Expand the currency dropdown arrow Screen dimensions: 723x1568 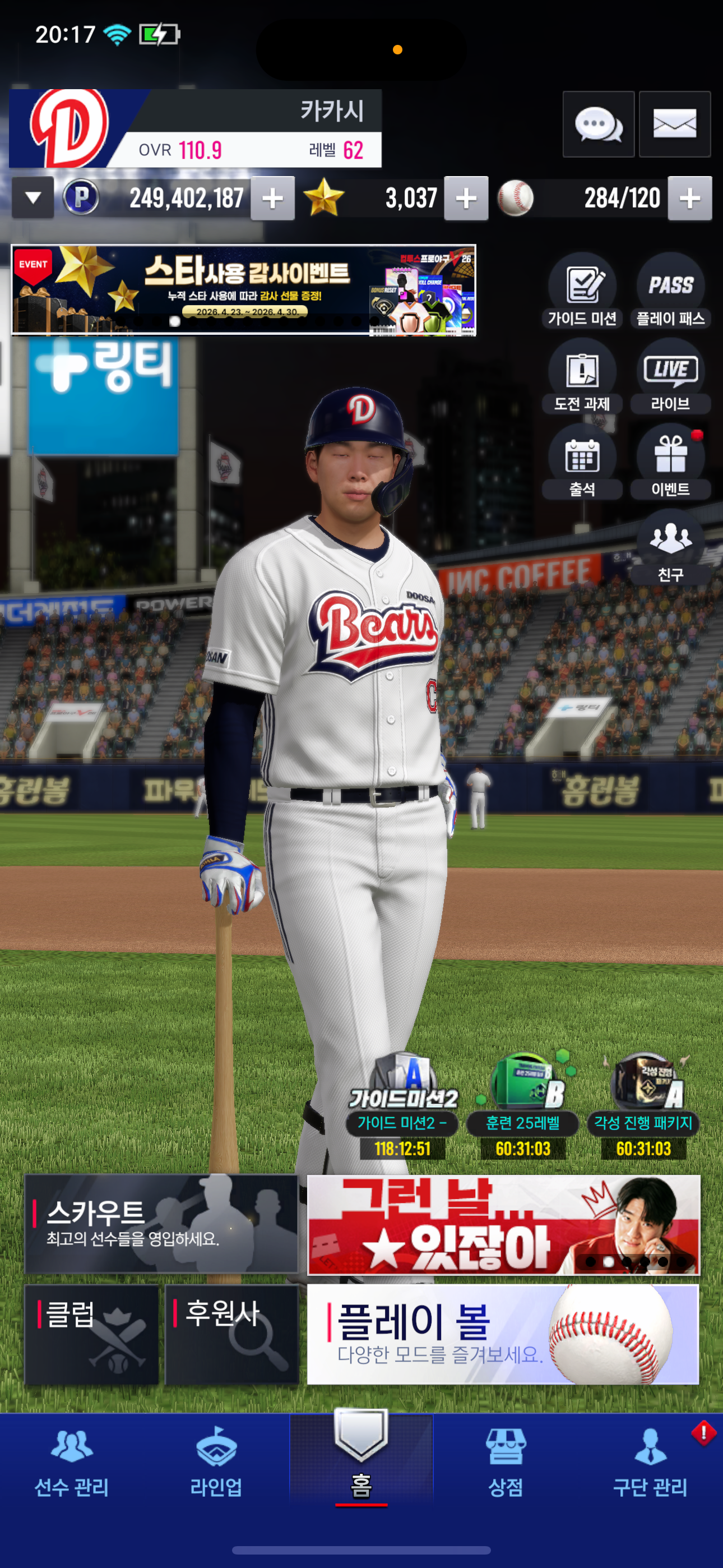pyautogui.click(x=34, y=198)
